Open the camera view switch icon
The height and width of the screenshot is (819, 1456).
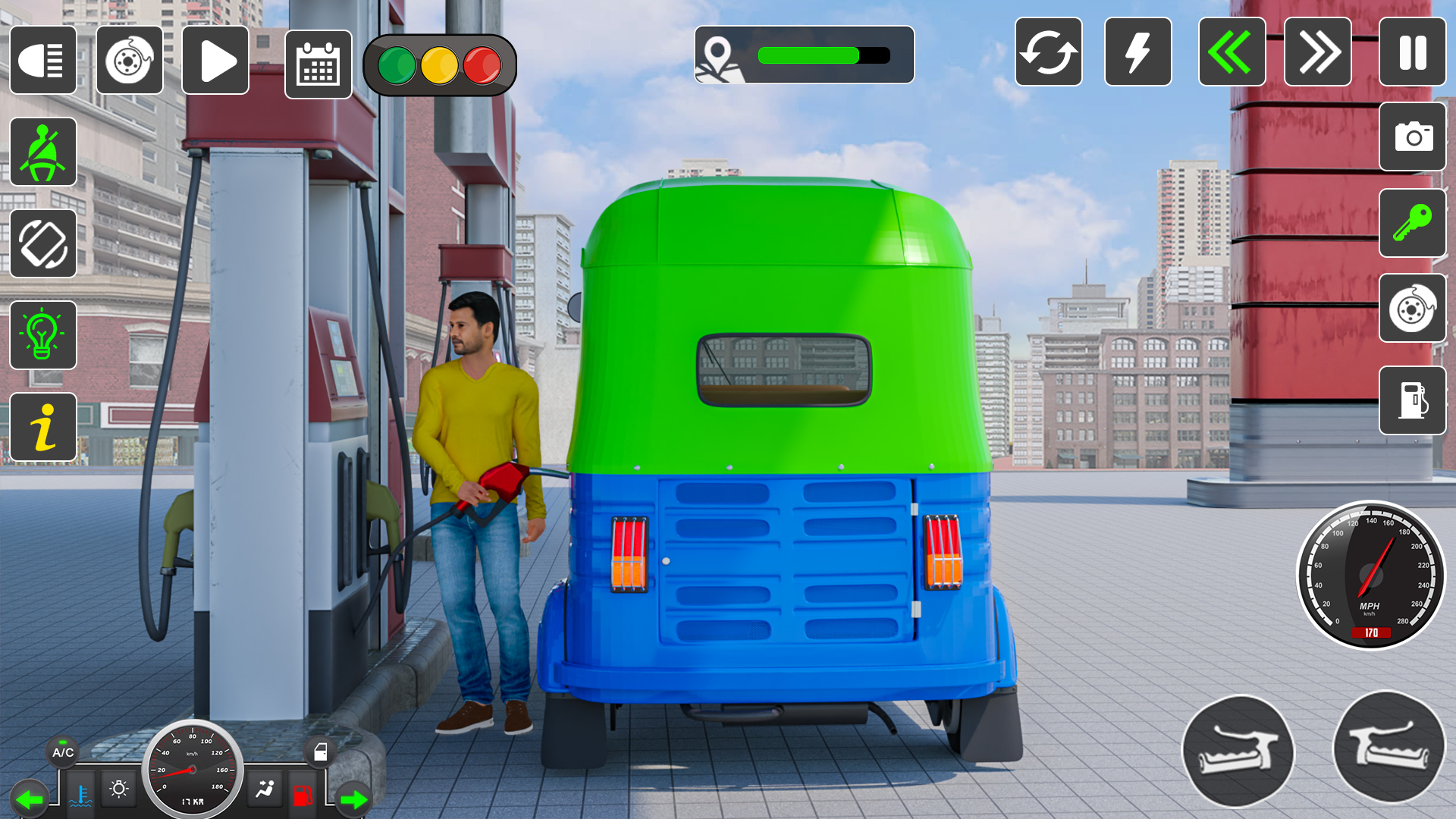[x=1412, y=136]
